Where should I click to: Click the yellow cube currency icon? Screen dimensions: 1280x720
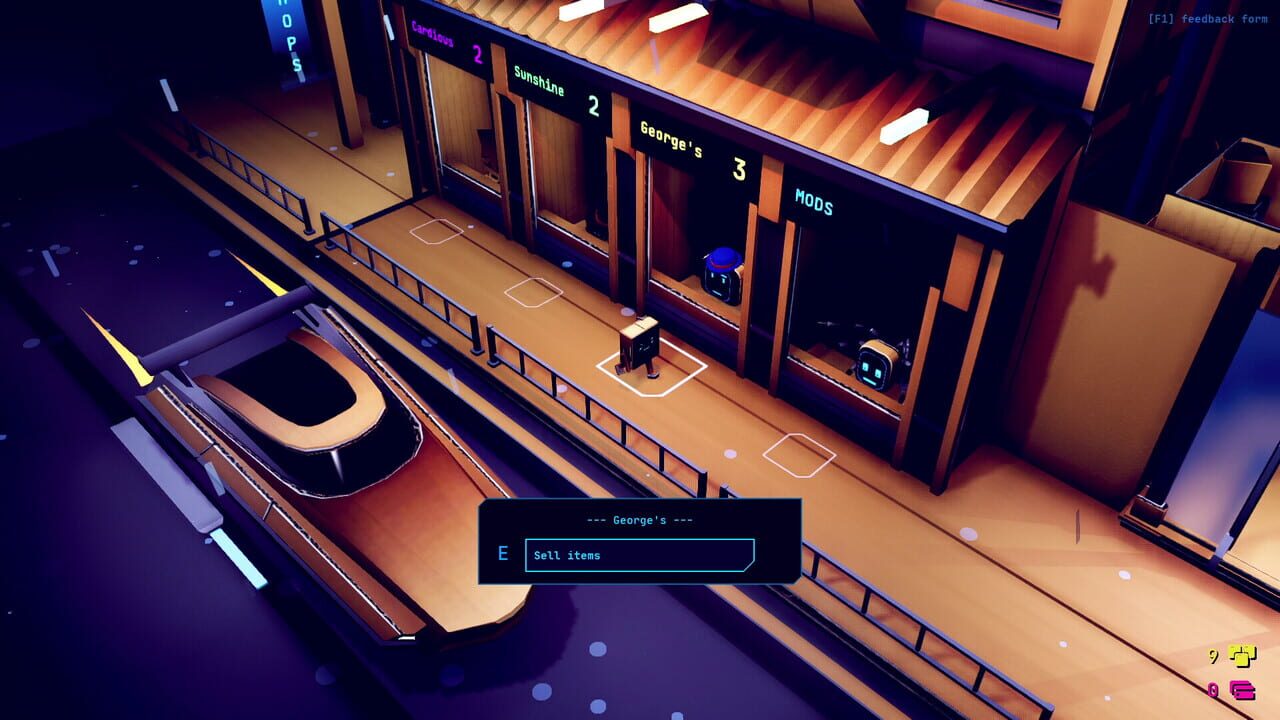pos(1243,657)
